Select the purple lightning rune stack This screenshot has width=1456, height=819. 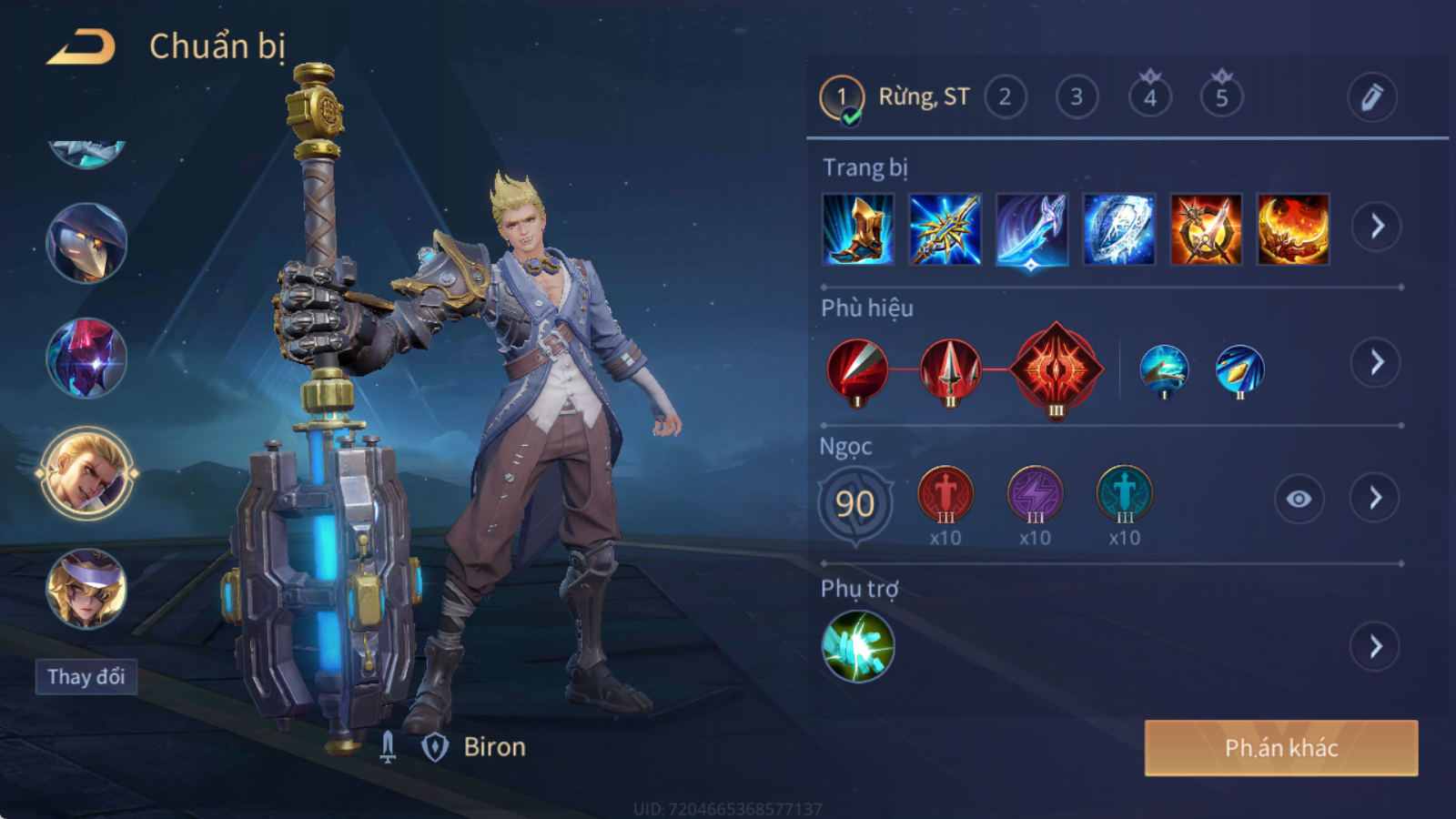pyautogui.click(x=1035, y=496)
